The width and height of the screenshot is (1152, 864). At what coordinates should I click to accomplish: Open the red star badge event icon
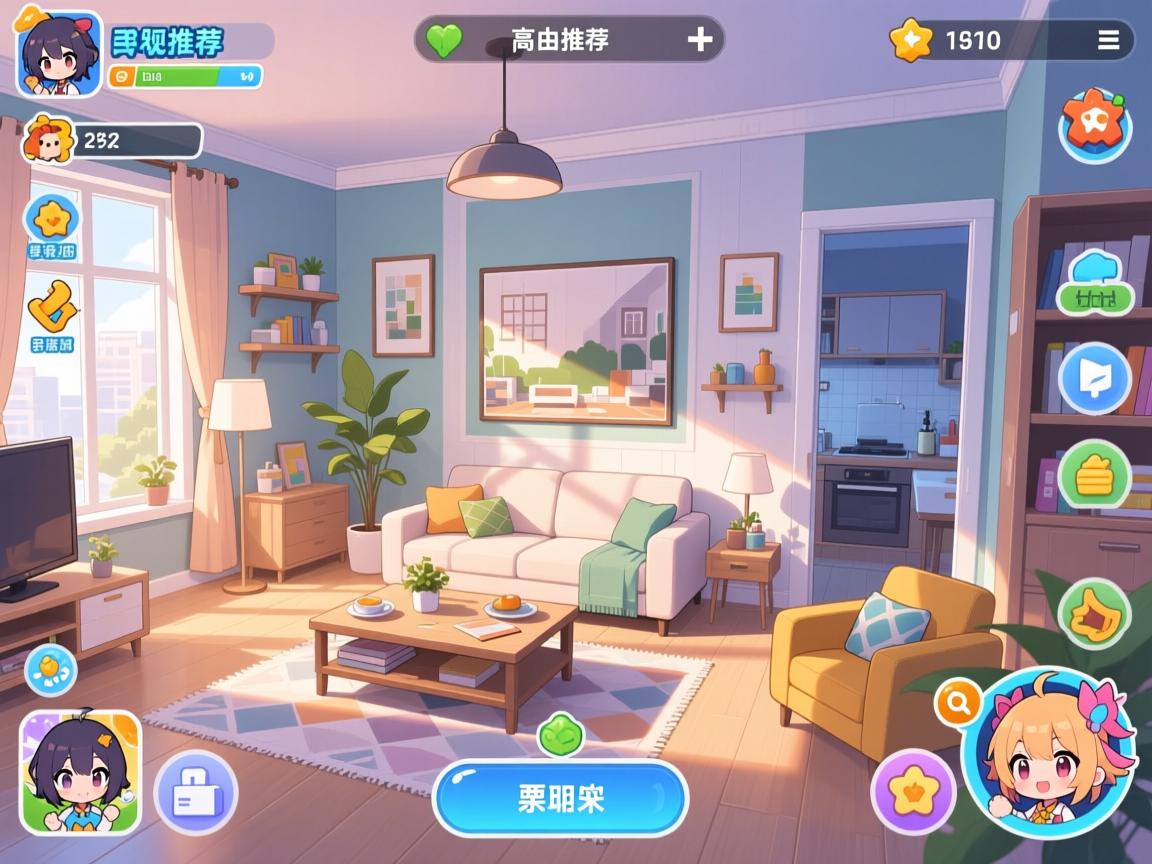pos(1095,125)
